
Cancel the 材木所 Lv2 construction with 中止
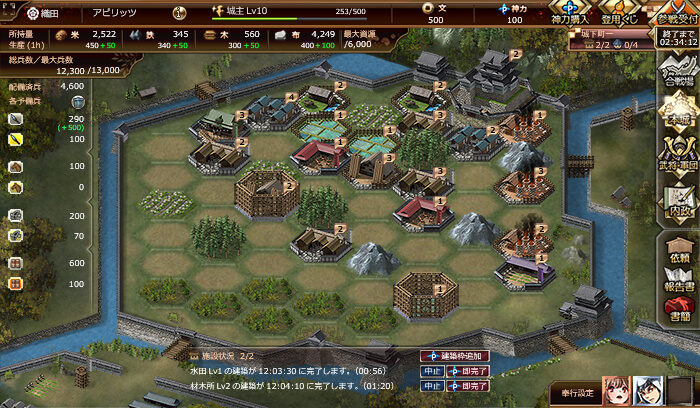(x=431, y=385)
